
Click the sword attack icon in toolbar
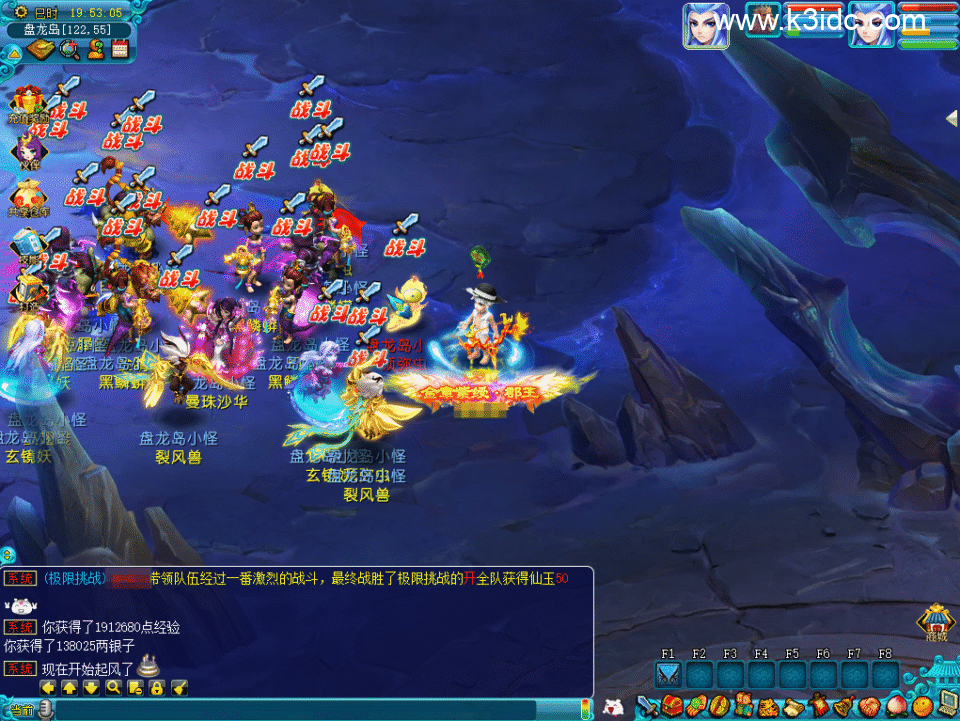647,707
